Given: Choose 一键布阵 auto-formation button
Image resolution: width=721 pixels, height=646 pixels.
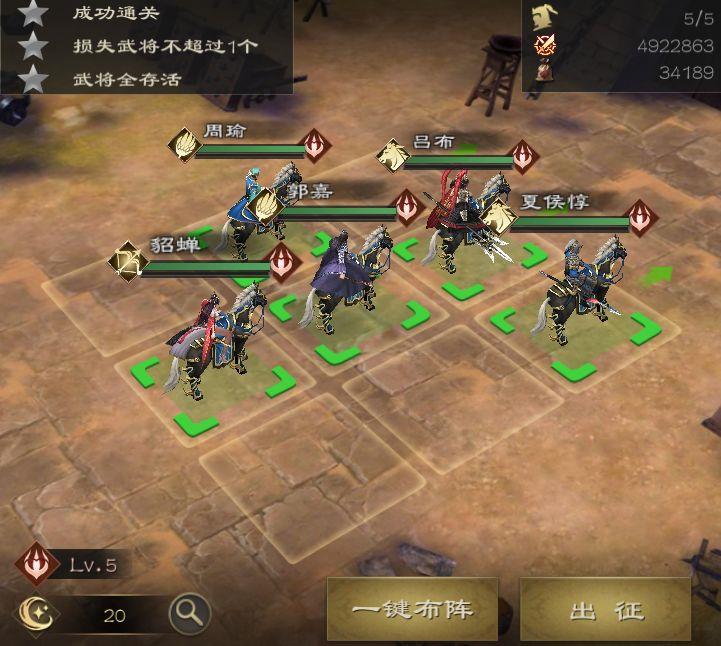Looking at the screenshot, I should (412, 609).
